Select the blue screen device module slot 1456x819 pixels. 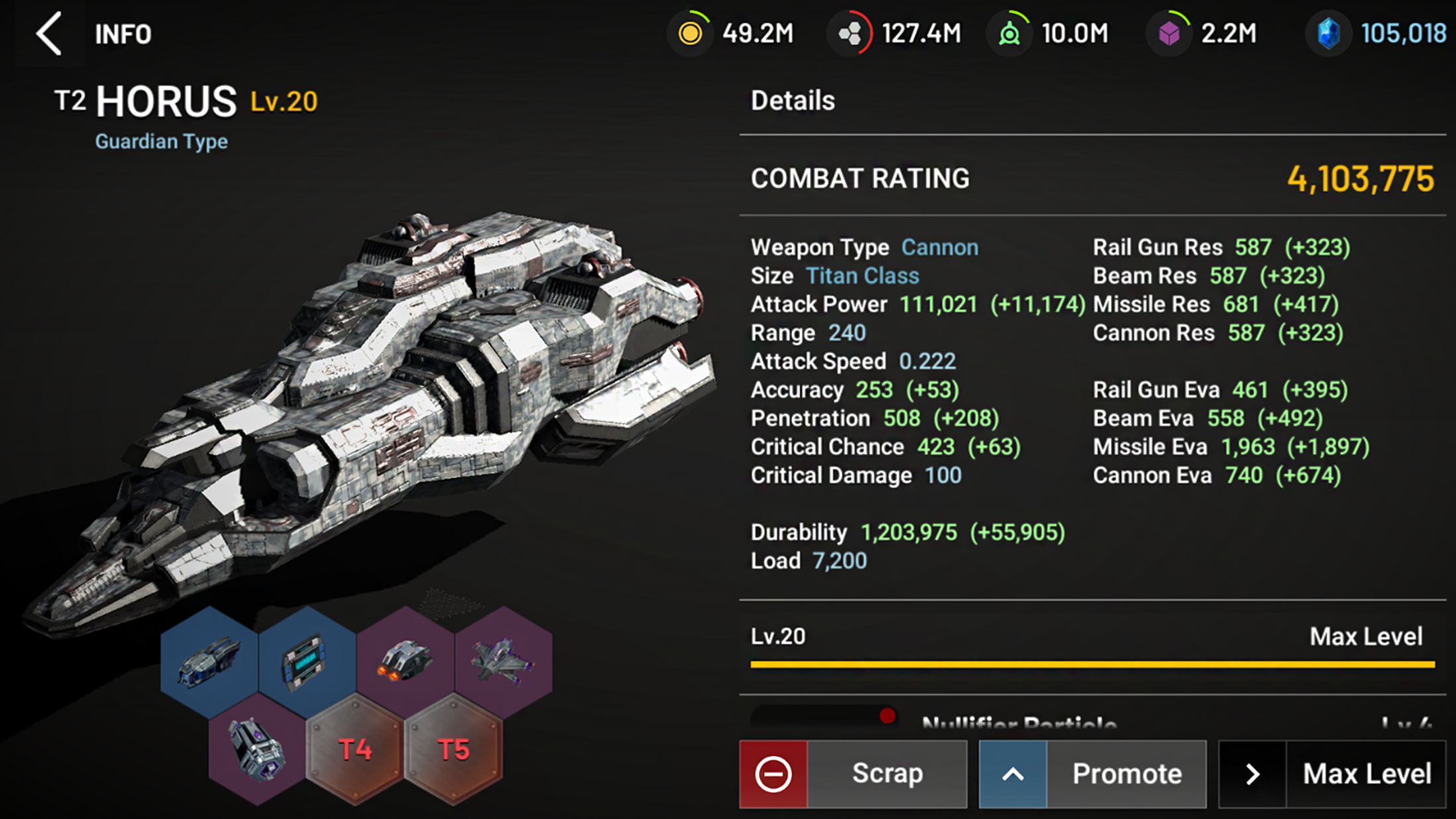(306, 662)
